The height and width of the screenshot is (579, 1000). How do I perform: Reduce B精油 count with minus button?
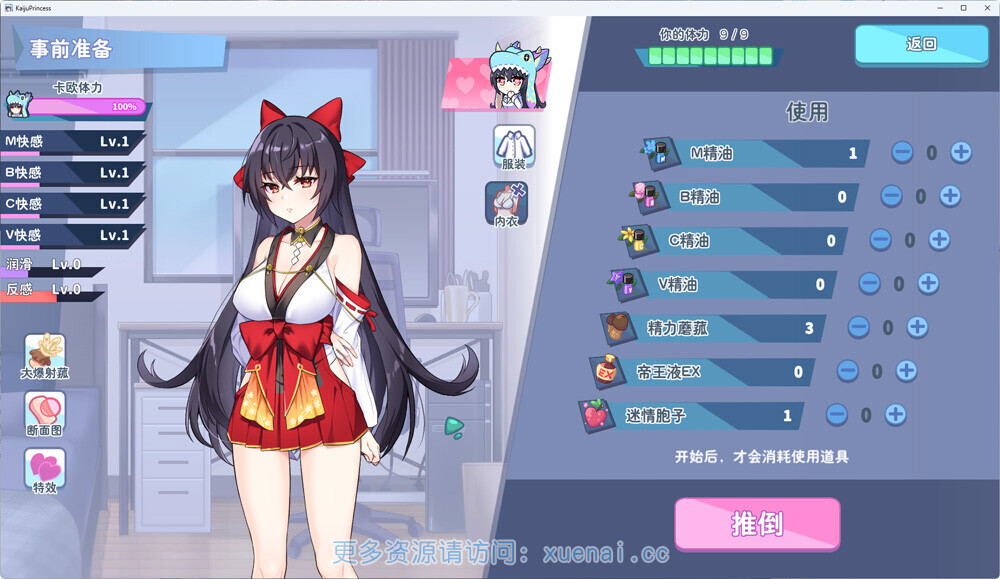891,196
